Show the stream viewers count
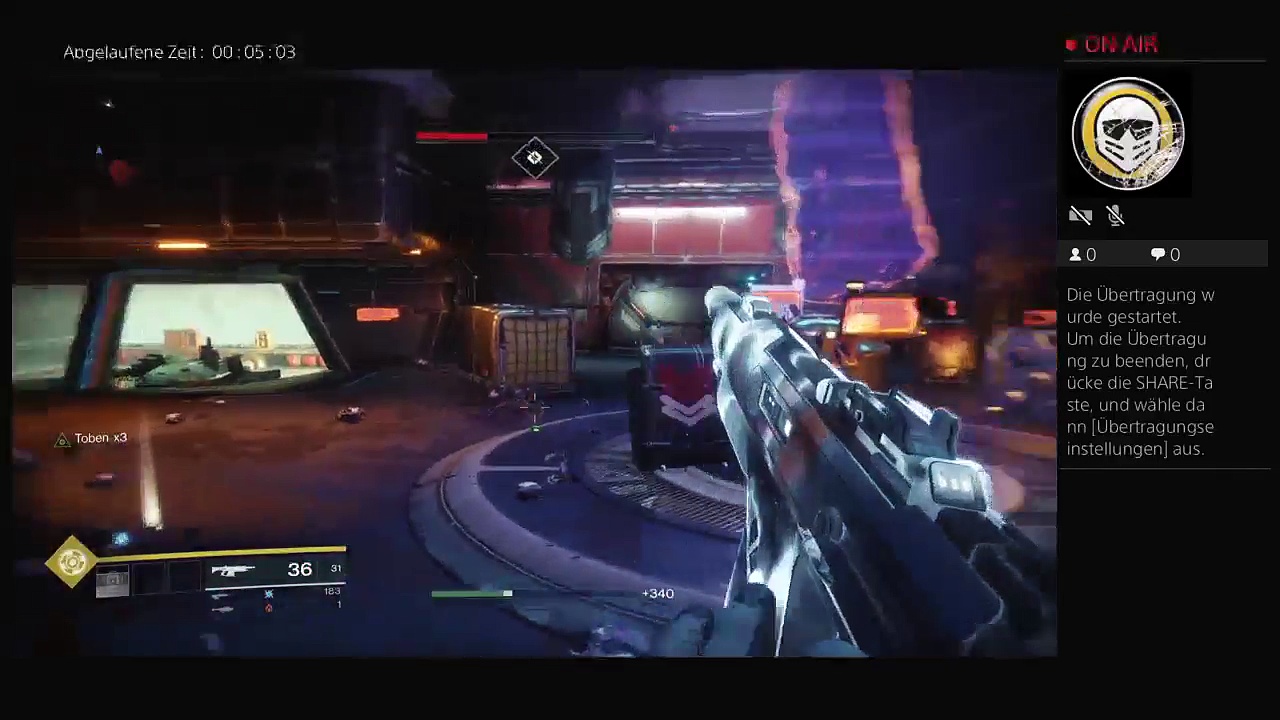The image size is (1280, 720). (x=1083, y=255)
